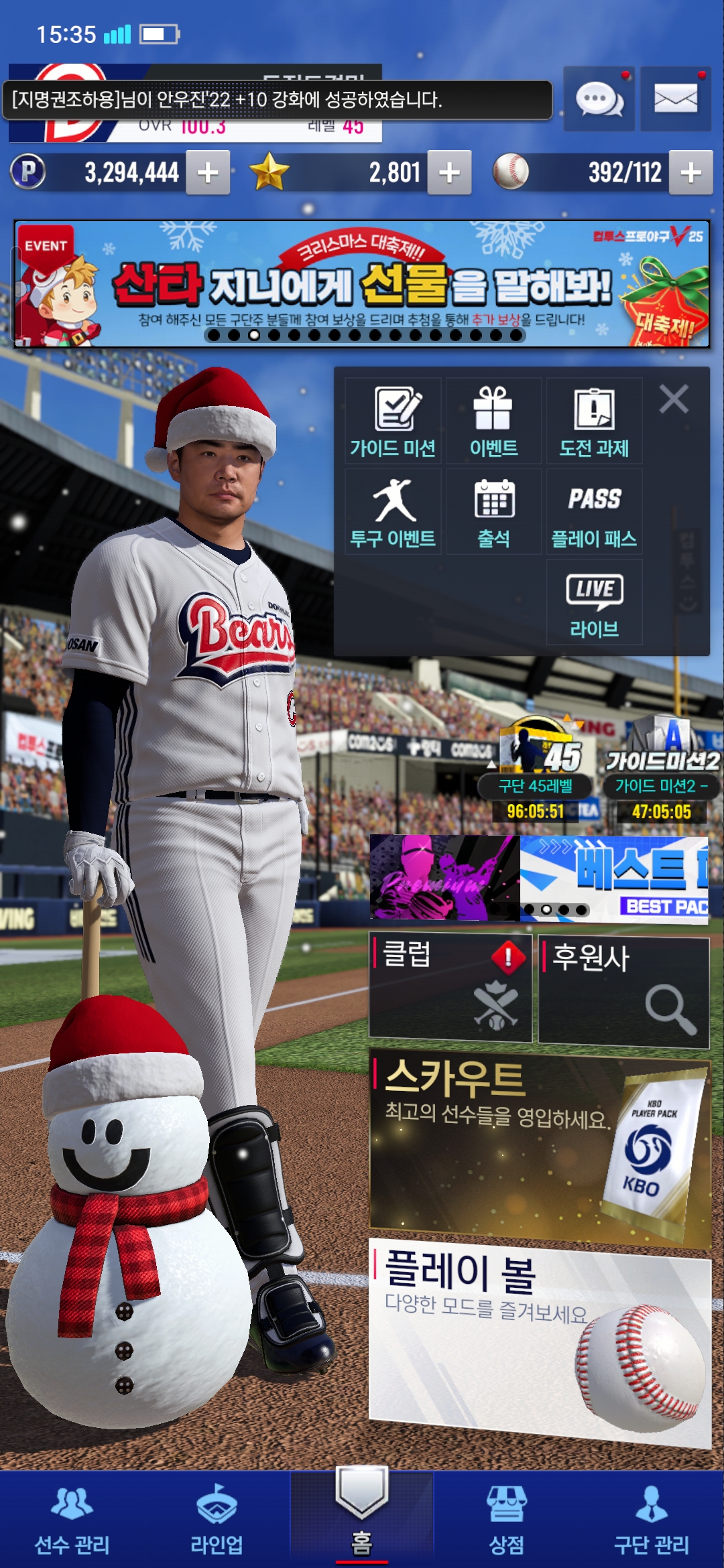
Task: Open the 후원사 sponsor panel
Action: click(x=623, y=992)
